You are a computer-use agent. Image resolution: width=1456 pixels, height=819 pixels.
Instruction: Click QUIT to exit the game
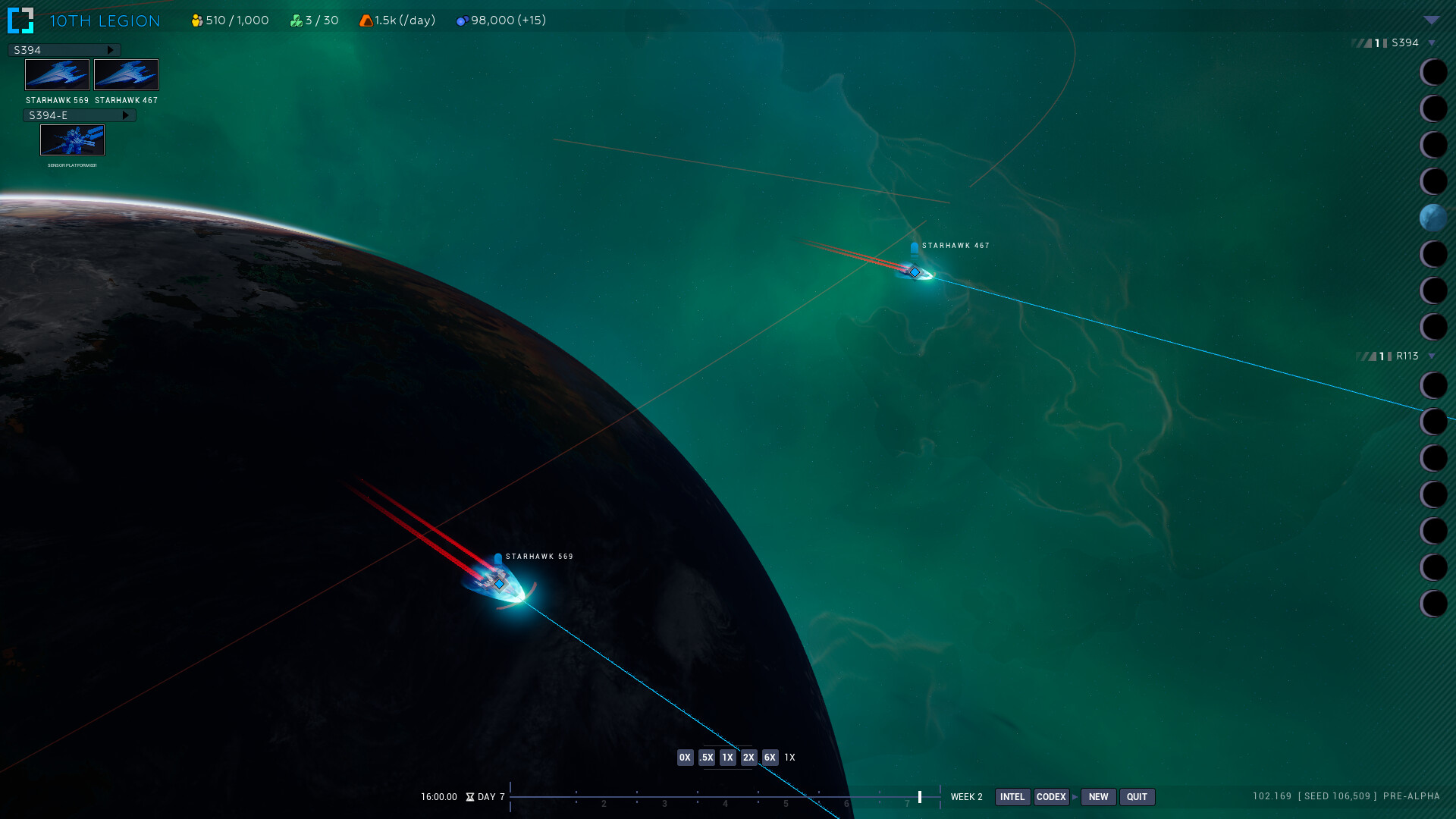coord(1137,797)
